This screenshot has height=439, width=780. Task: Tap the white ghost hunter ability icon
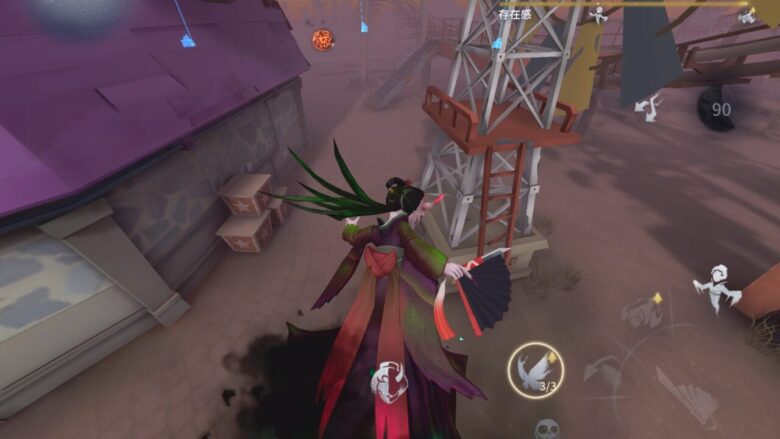pos(716,287)
